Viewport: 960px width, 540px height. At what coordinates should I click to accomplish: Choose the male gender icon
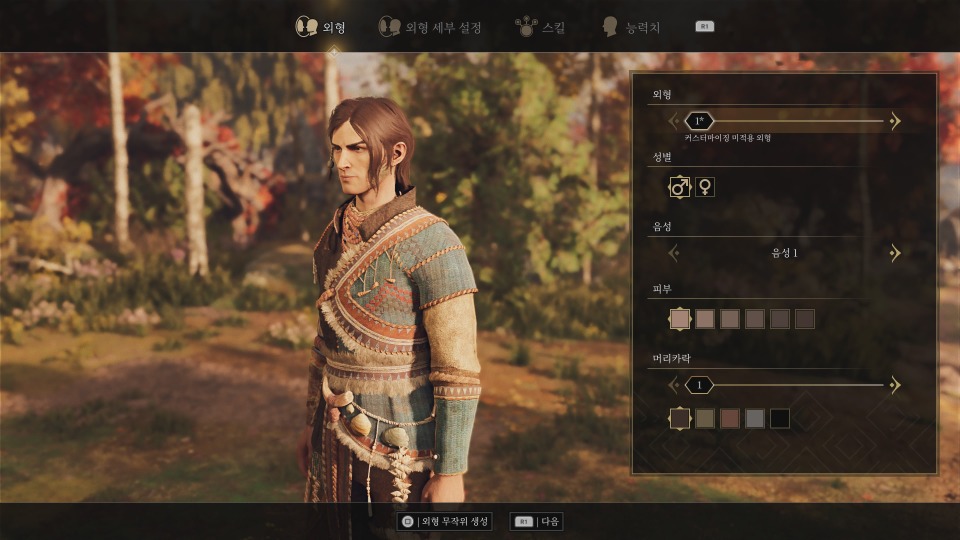680,187
